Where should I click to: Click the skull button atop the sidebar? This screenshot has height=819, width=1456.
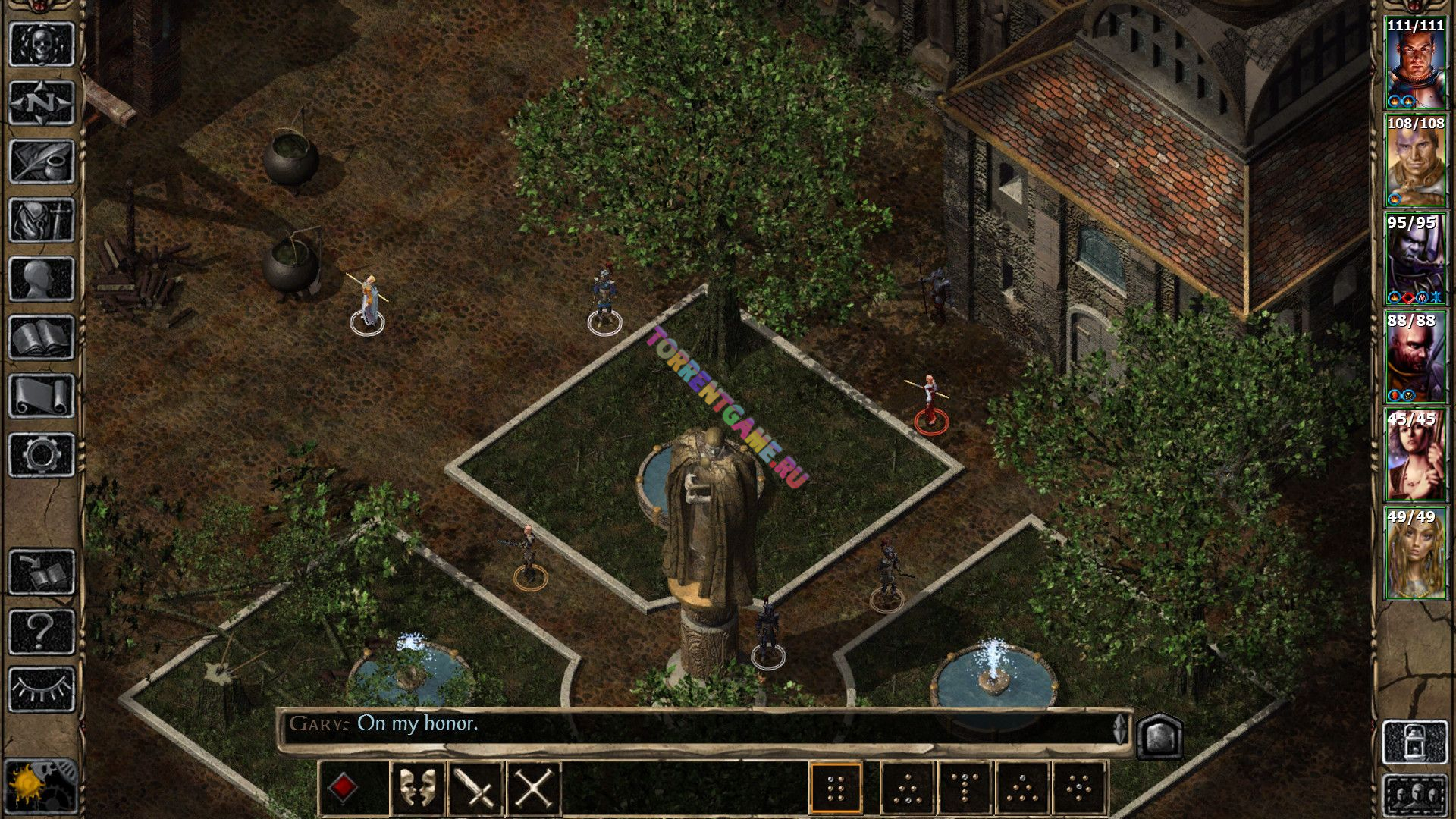(x=42, y=44)
